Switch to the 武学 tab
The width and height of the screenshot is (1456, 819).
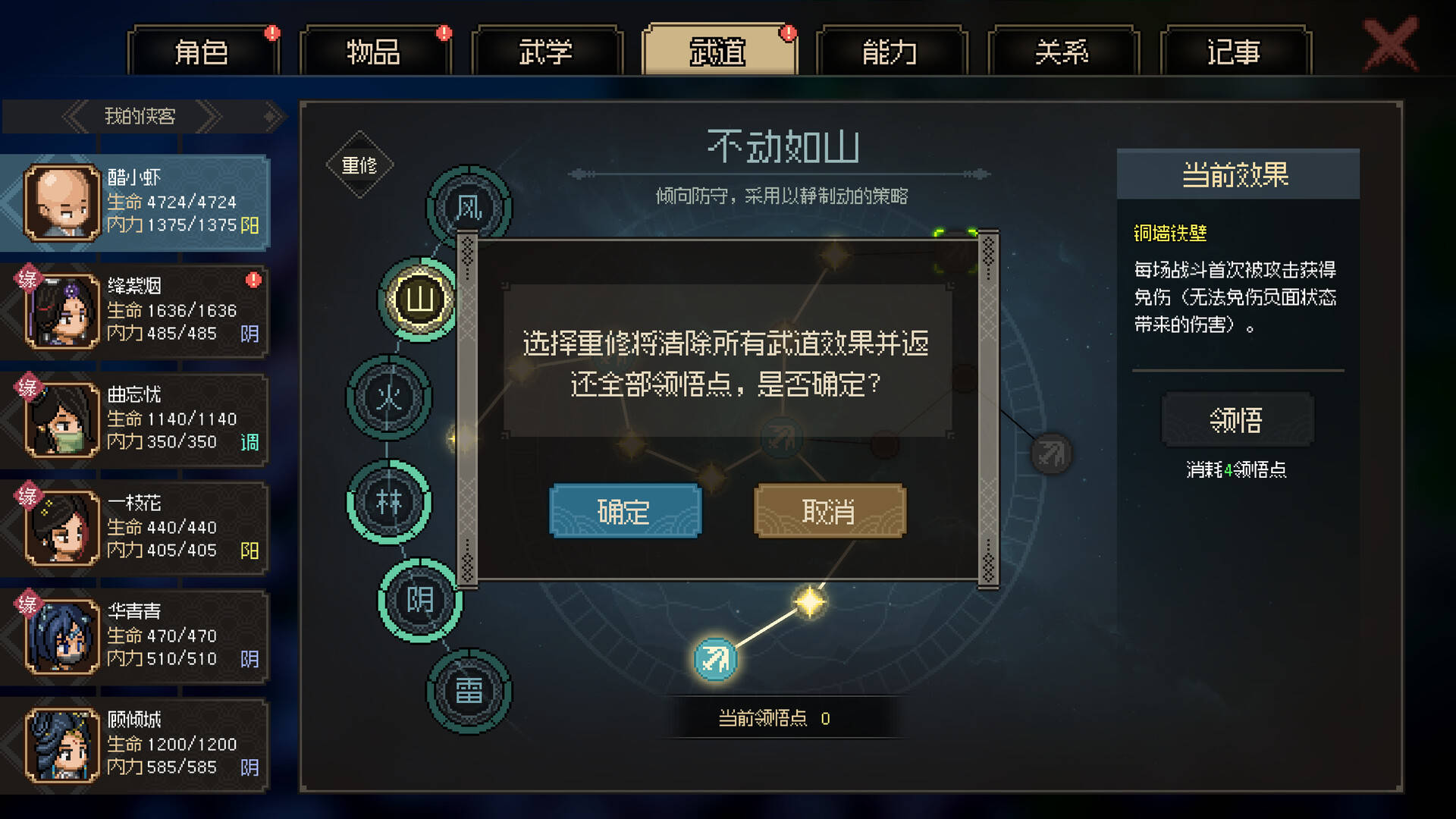coord(546,52)
